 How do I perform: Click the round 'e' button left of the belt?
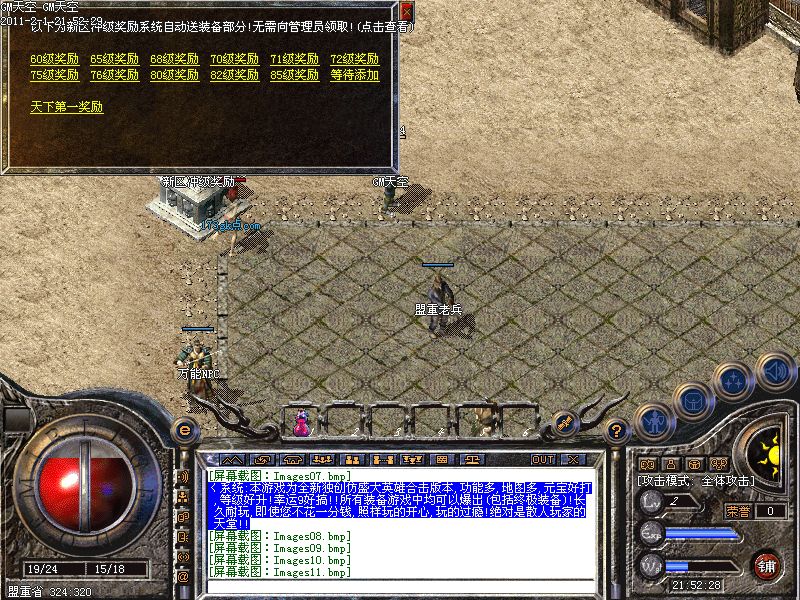tap(183, 430)
